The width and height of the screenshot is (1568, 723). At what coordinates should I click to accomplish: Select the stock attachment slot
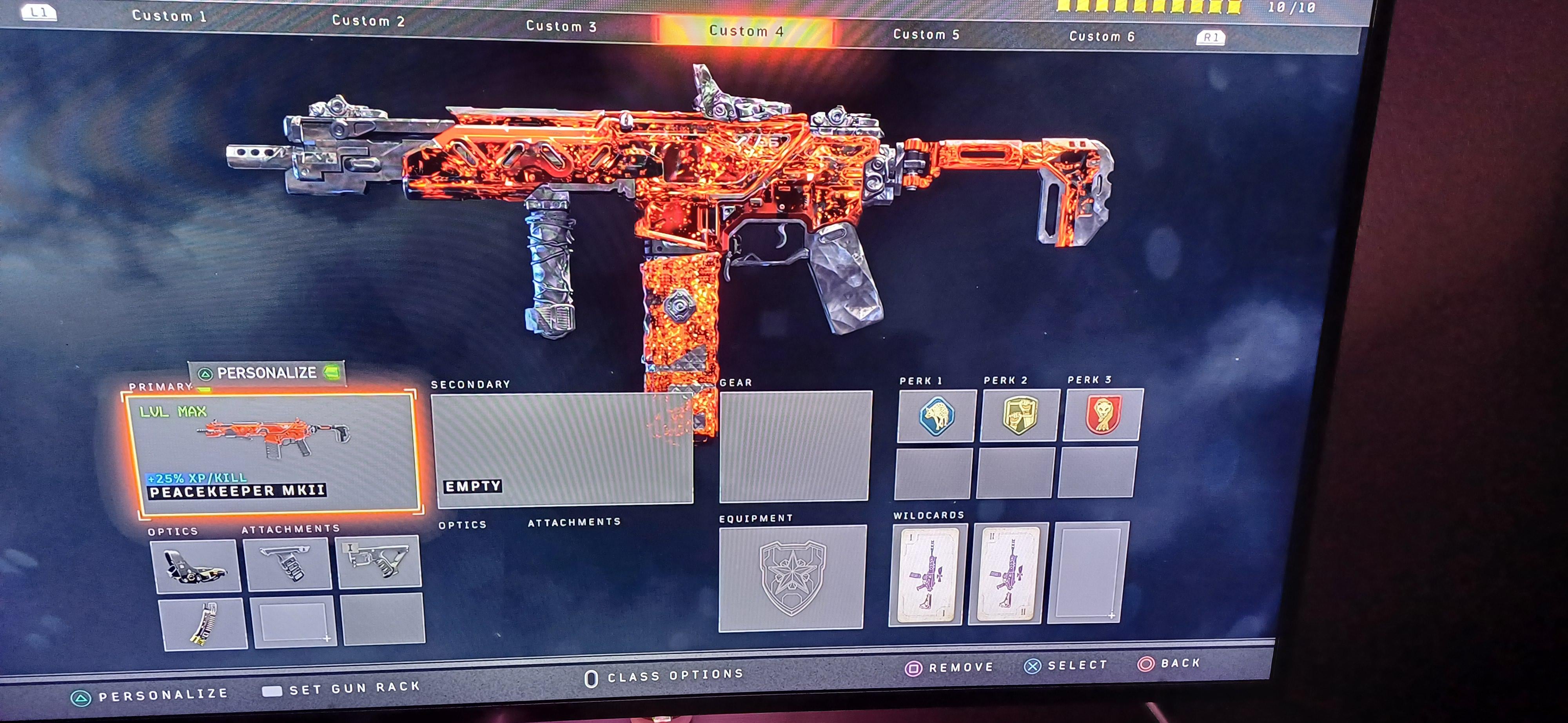coord(379,561)
